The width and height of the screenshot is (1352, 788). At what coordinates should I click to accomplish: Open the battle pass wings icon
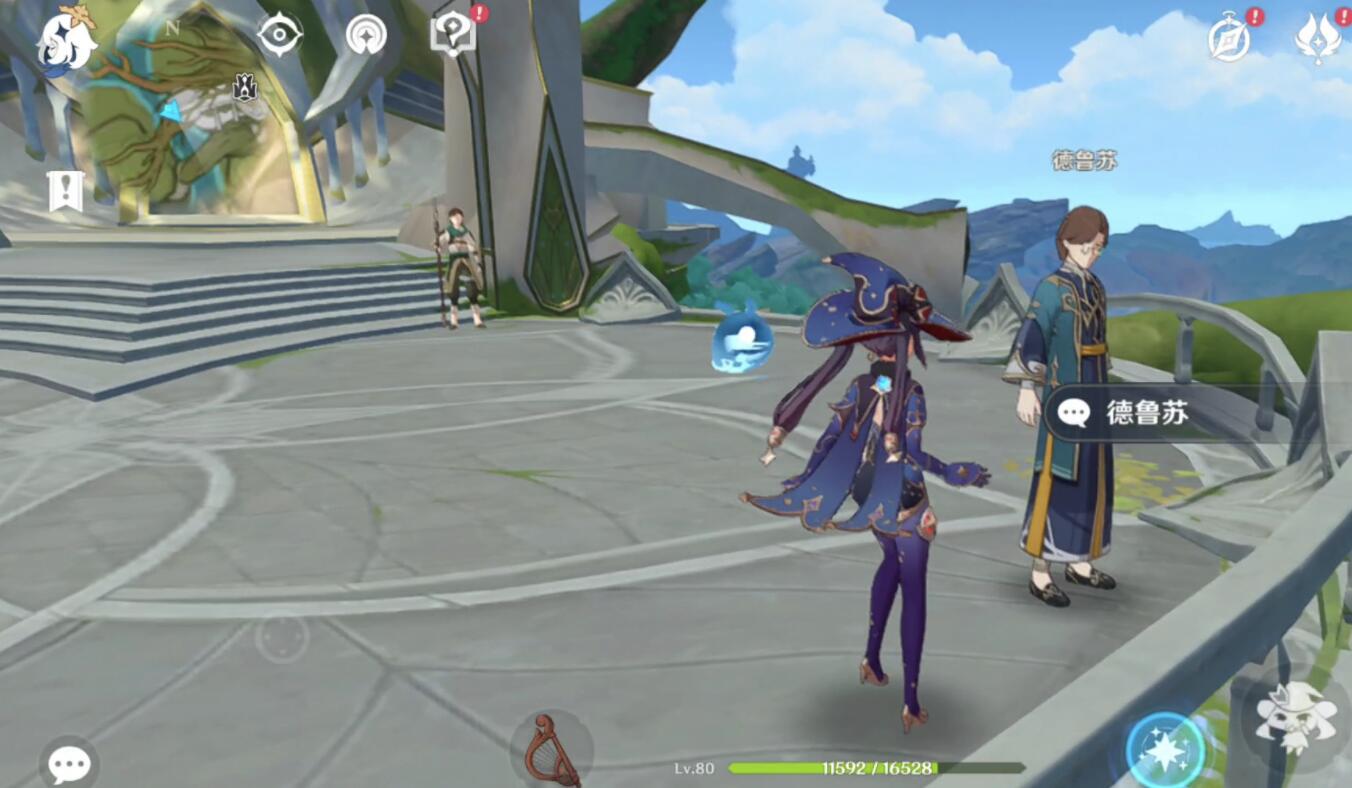pyautogui.click(x=1317, y=39)
